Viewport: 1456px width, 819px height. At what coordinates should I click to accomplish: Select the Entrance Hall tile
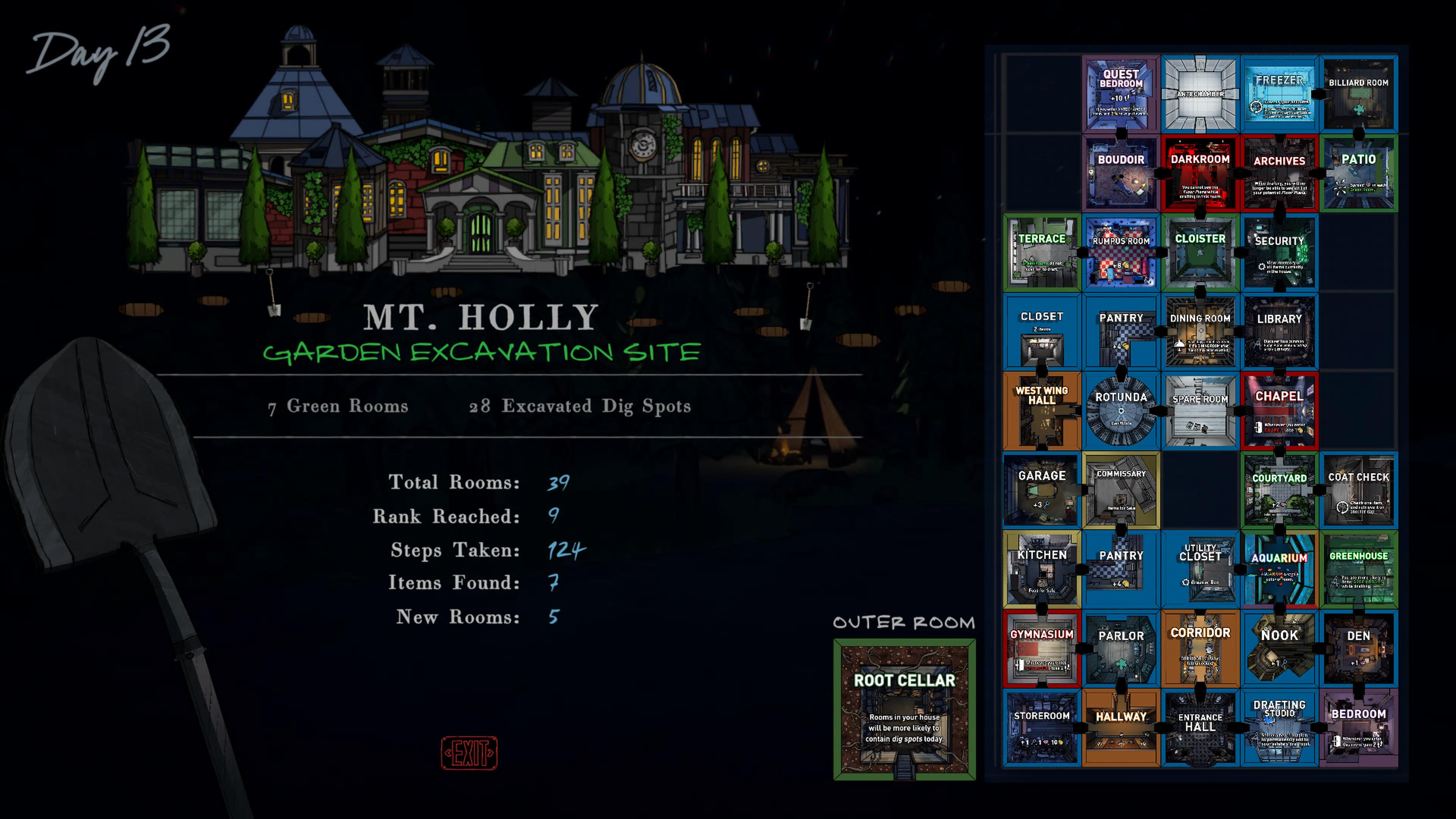[x=1200, y=728]
